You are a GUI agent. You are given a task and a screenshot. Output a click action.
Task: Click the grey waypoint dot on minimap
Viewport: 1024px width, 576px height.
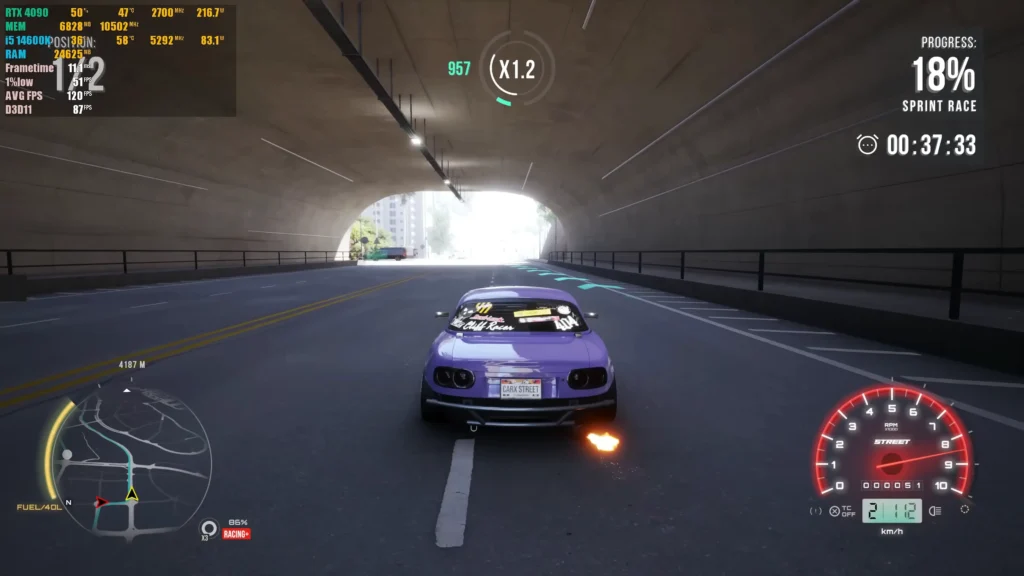pyautogui.click(x=67, y=455)
